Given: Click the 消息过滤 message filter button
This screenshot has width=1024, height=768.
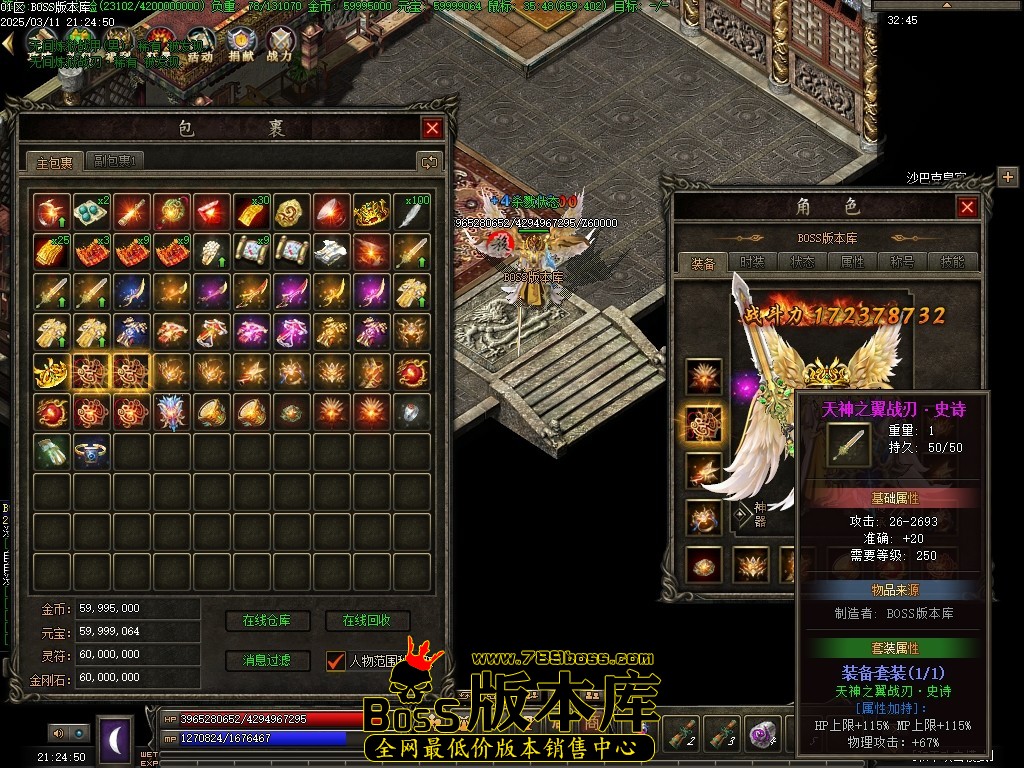Looking at the screenshot, I should click(x=266, y=661).
